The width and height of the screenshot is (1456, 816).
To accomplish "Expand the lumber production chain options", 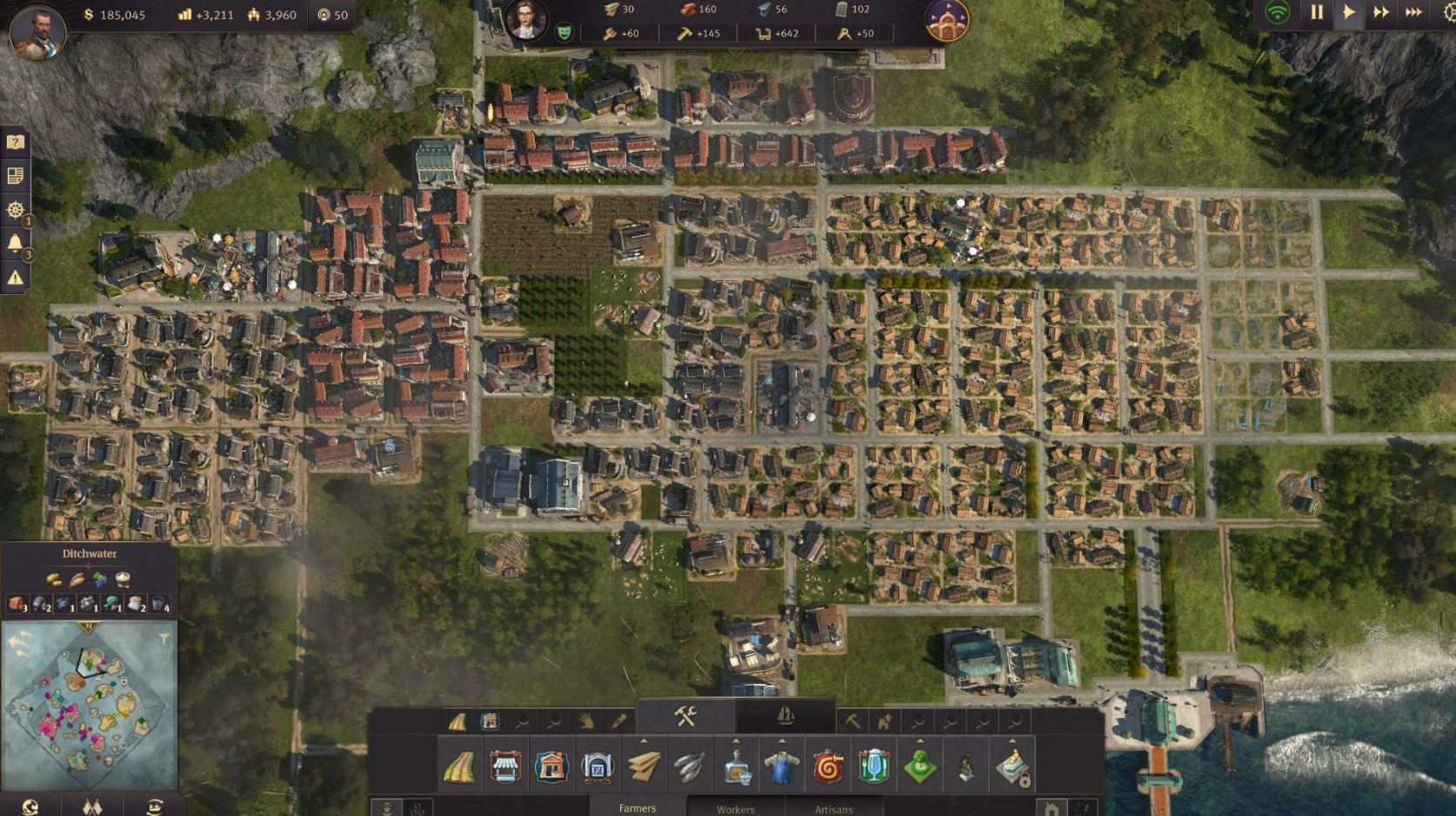I will pyautogui.click(x=644, y=741).
